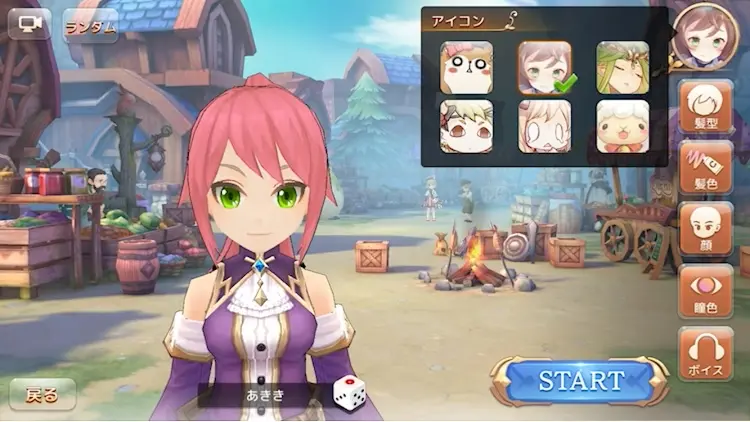Open the 髪色 hair color options
The height and width of the screenshot is (422, 750).
pos(706,167)
